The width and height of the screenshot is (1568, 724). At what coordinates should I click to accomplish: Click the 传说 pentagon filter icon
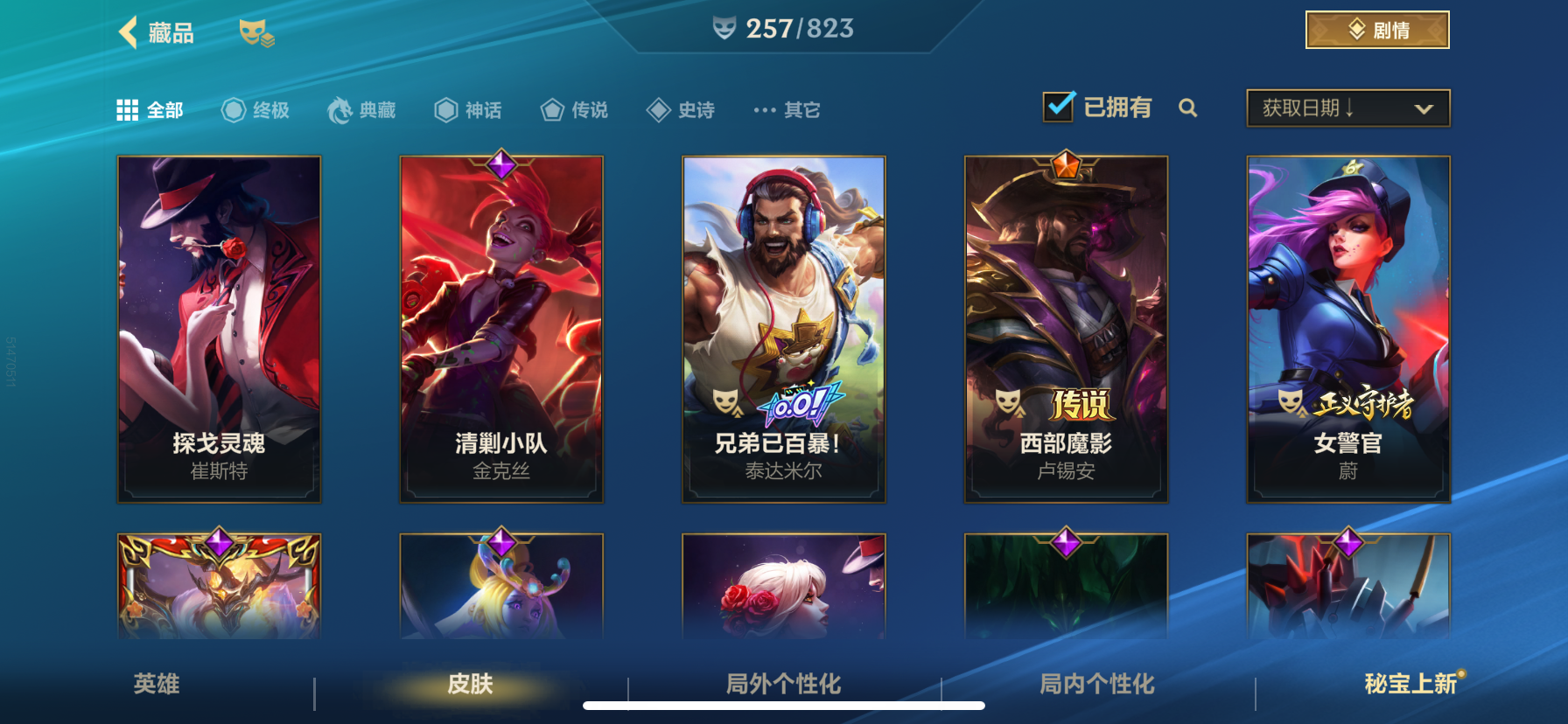click(x=551, y=109)
